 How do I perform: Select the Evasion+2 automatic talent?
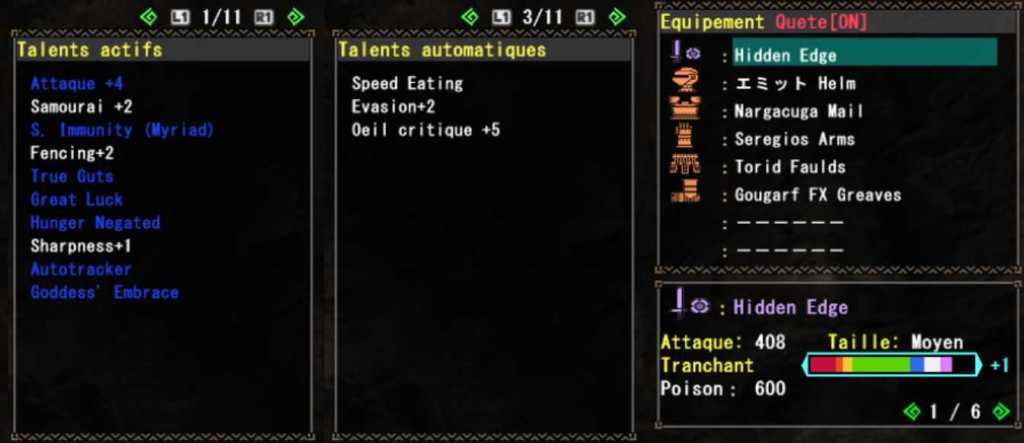tap(393, 106)
